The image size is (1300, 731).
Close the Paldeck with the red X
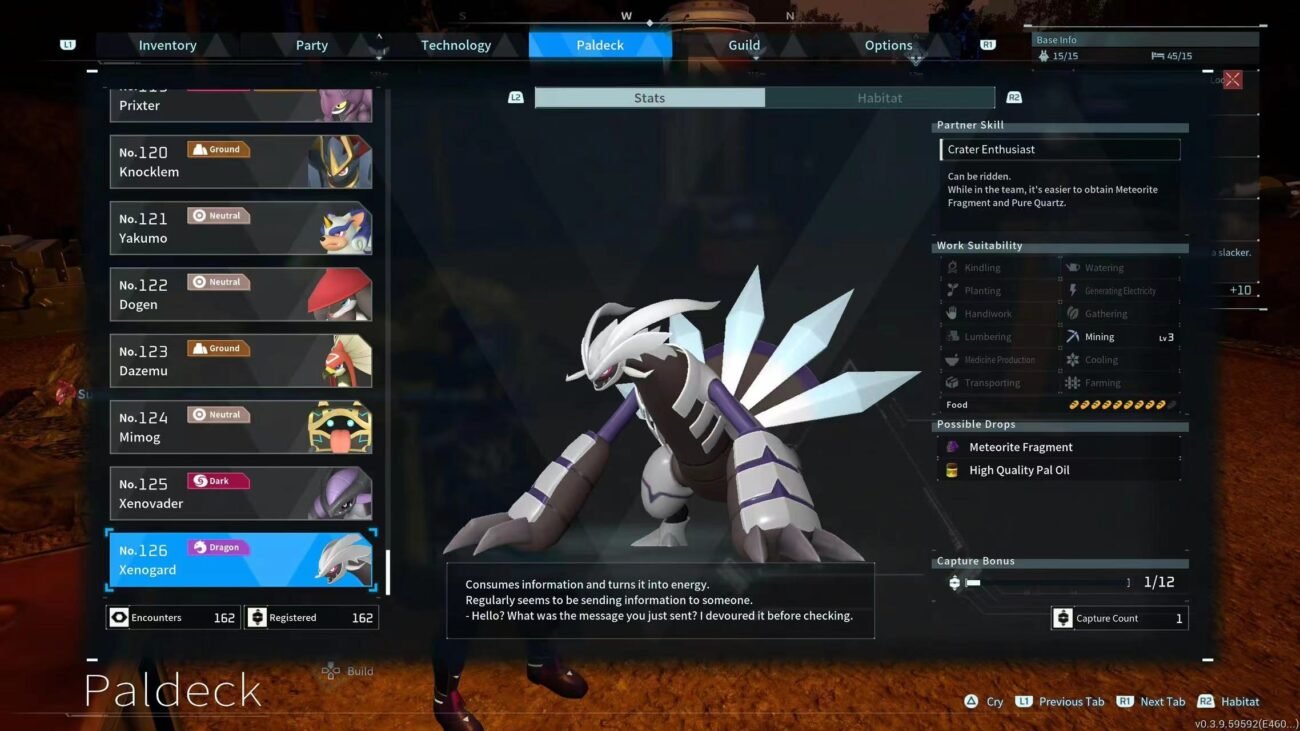click(x=1232, y=80)
